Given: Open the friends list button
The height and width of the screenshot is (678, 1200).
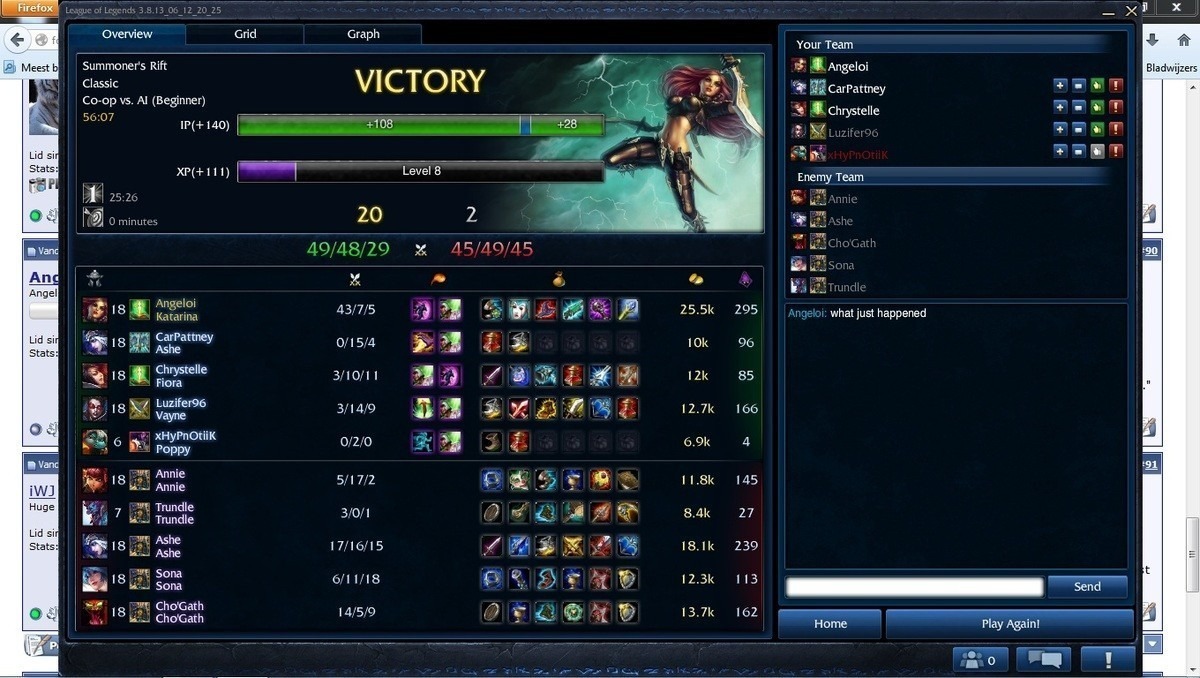Looking at the screenshot, I should (x=980, y=660).
